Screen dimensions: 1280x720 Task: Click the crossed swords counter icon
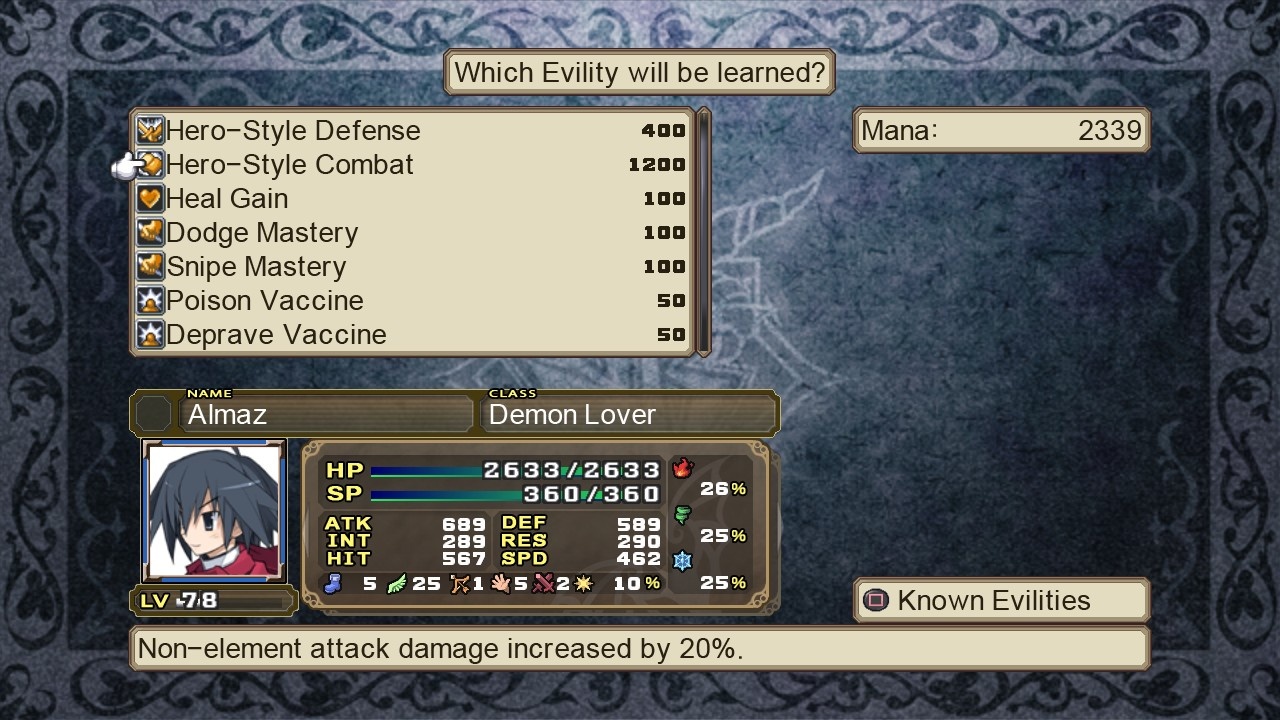click(543, 583)
